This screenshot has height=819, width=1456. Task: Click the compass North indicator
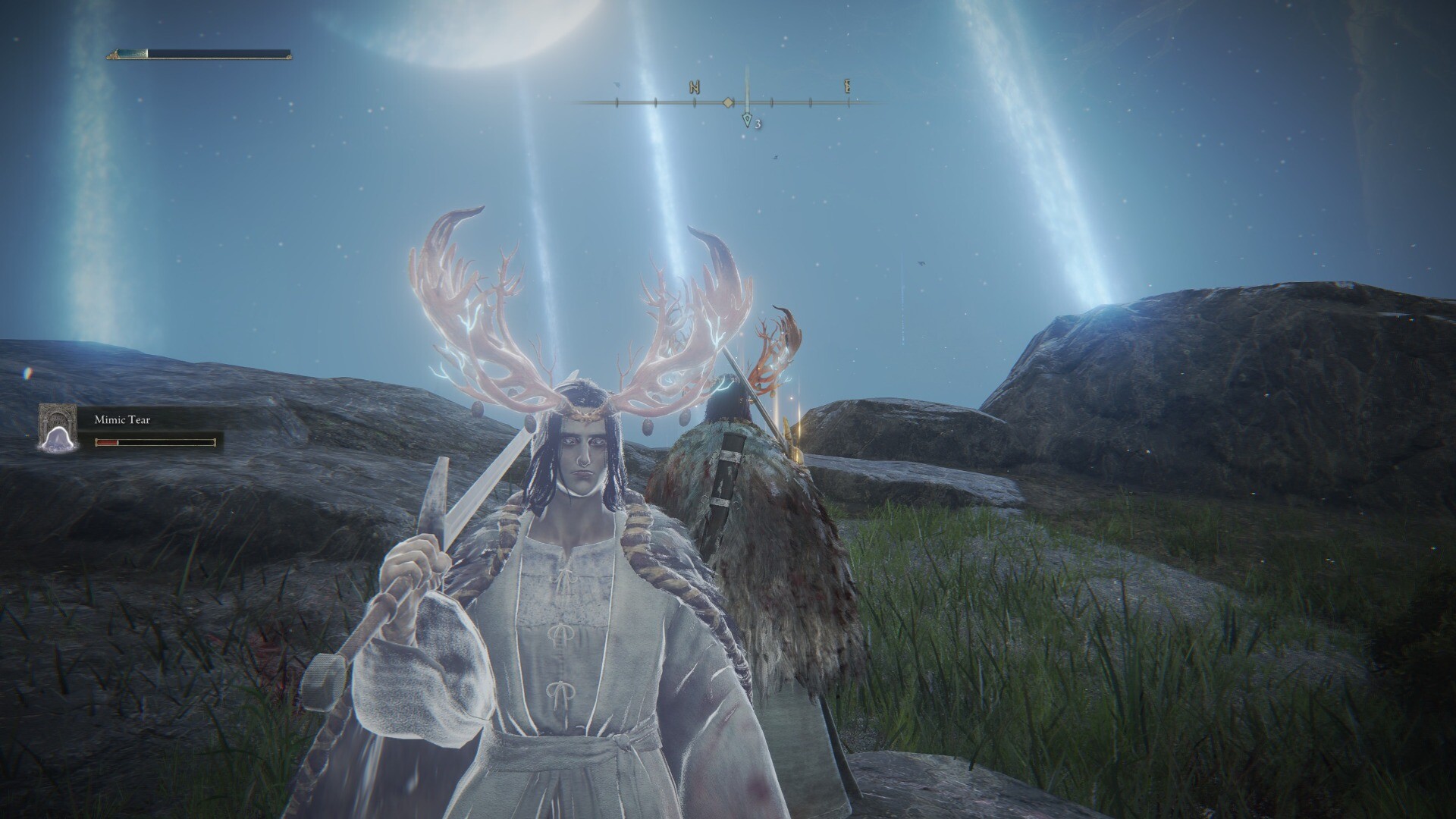pos(694,87)
